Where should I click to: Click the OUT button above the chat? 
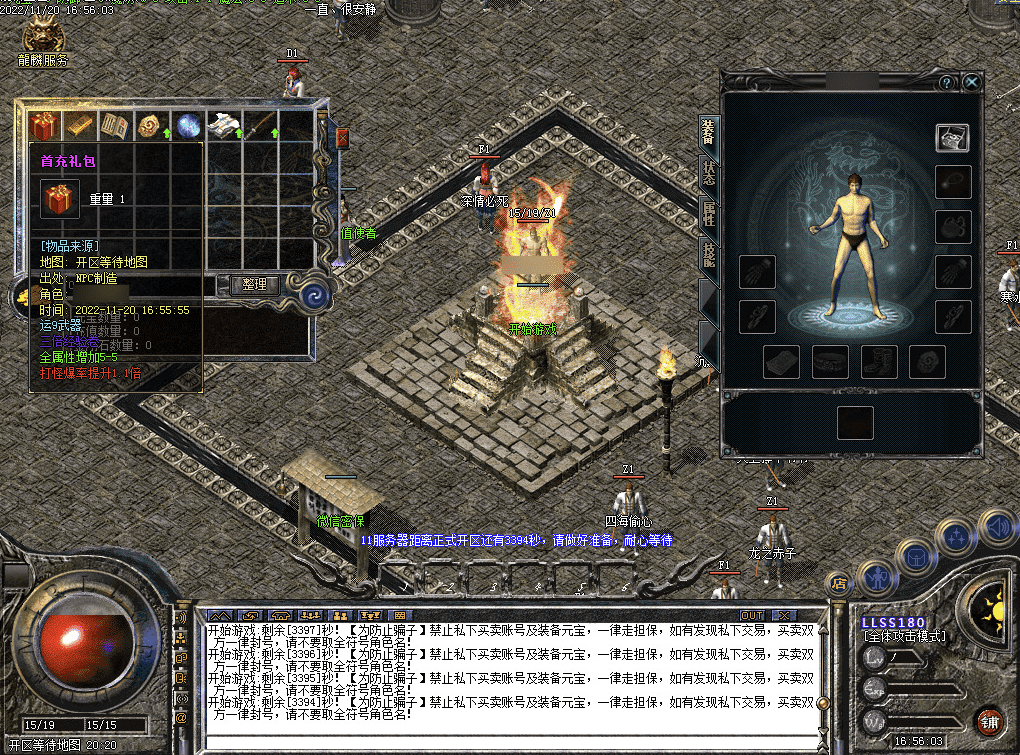coord(752,615)
